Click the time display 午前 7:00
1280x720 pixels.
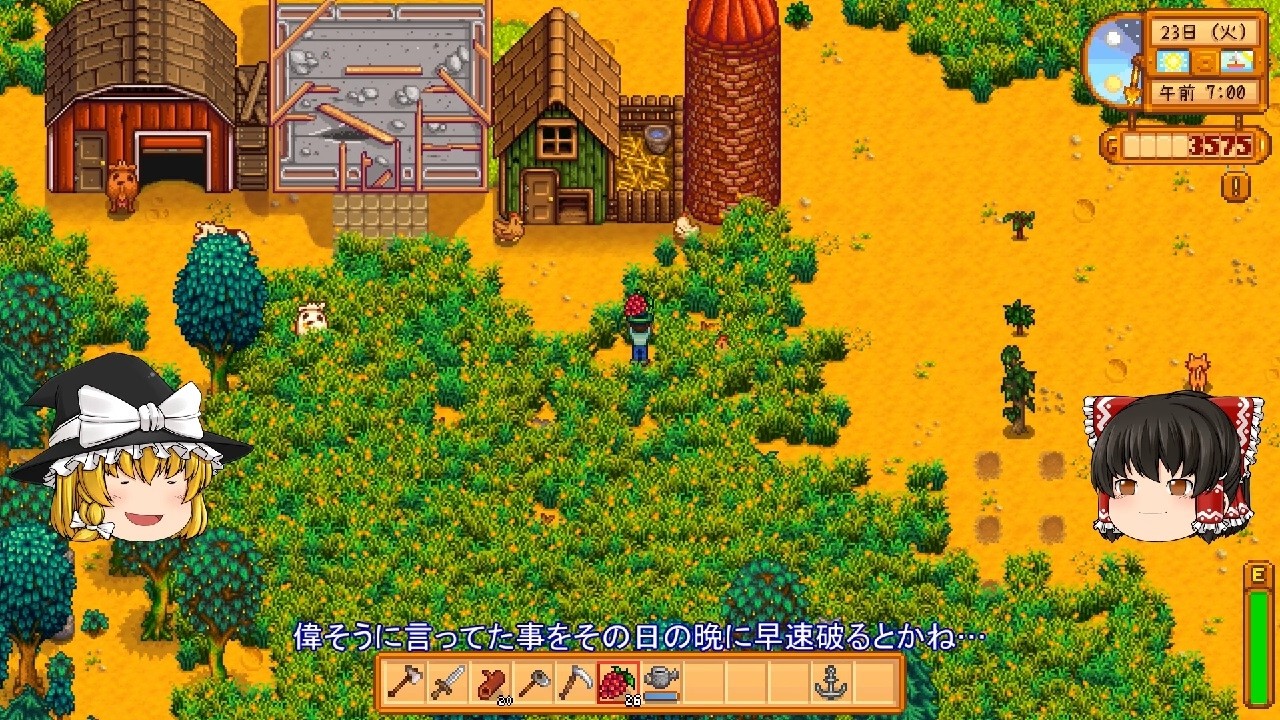click(x=1203, y=93)
